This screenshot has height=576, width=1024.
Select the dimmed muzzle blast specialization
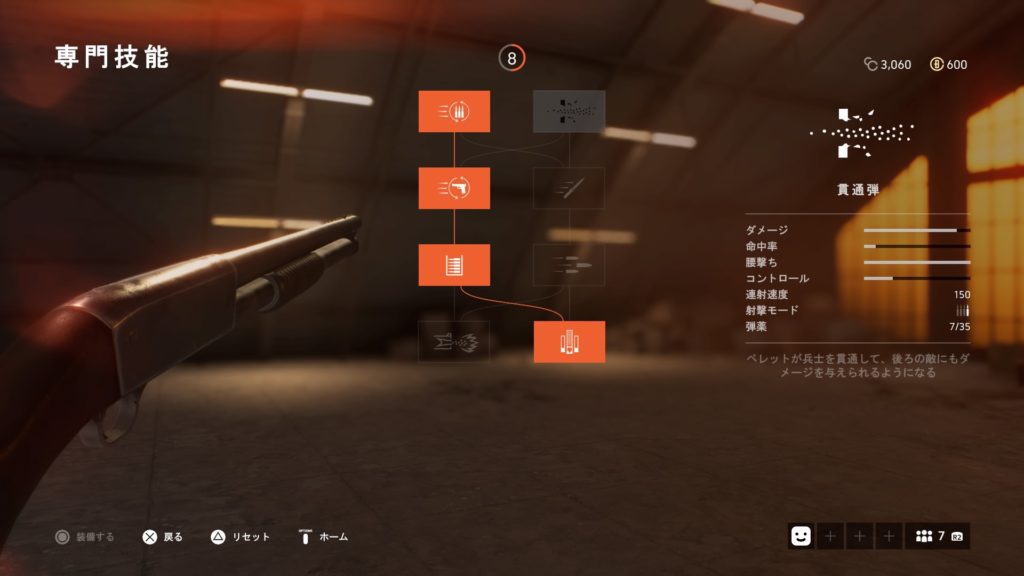click(454, 342)
